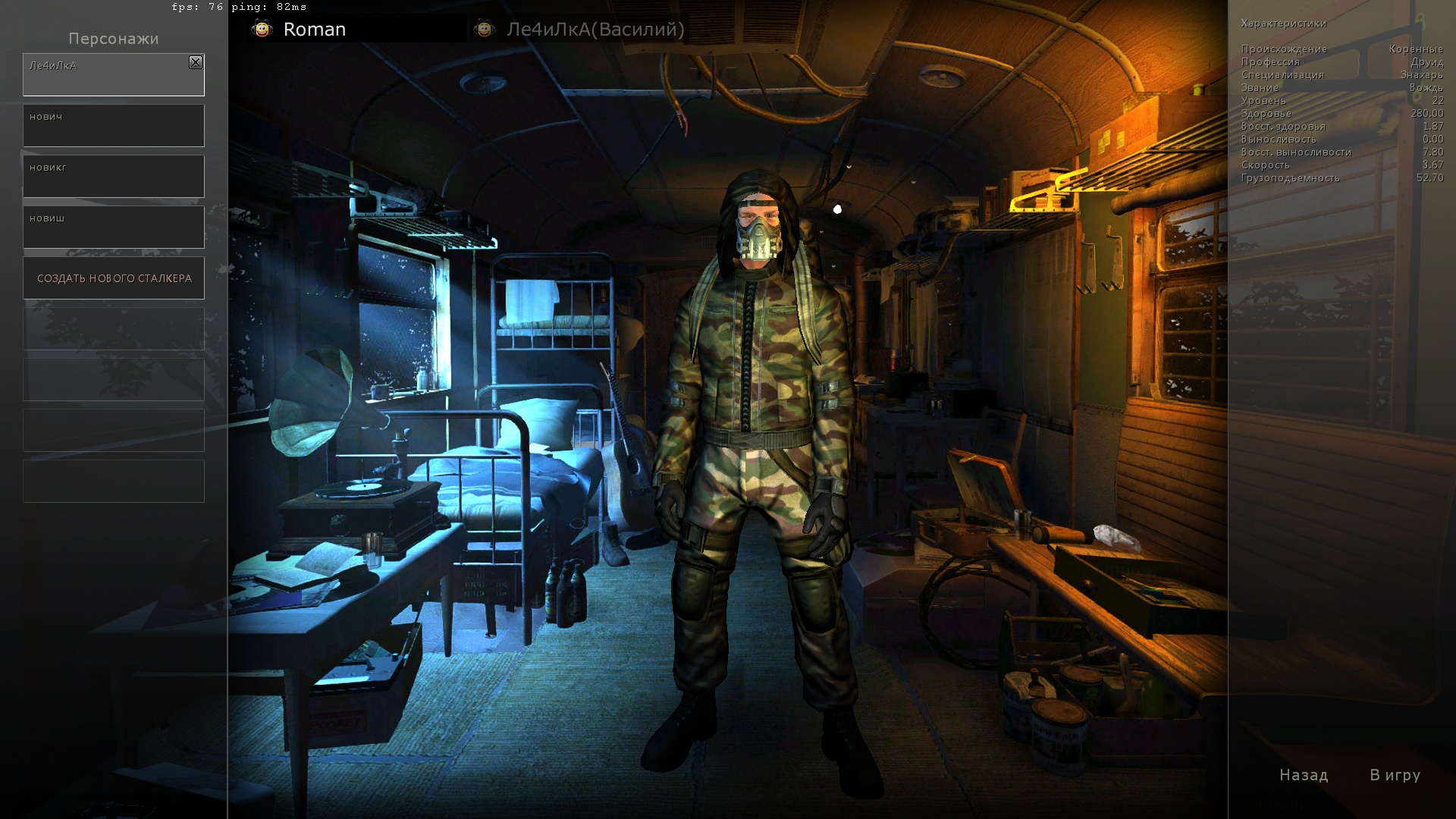Screen dimensions: 1456x819
Task: Enter the game with В игру
Action: click(x=1395, y=775)
